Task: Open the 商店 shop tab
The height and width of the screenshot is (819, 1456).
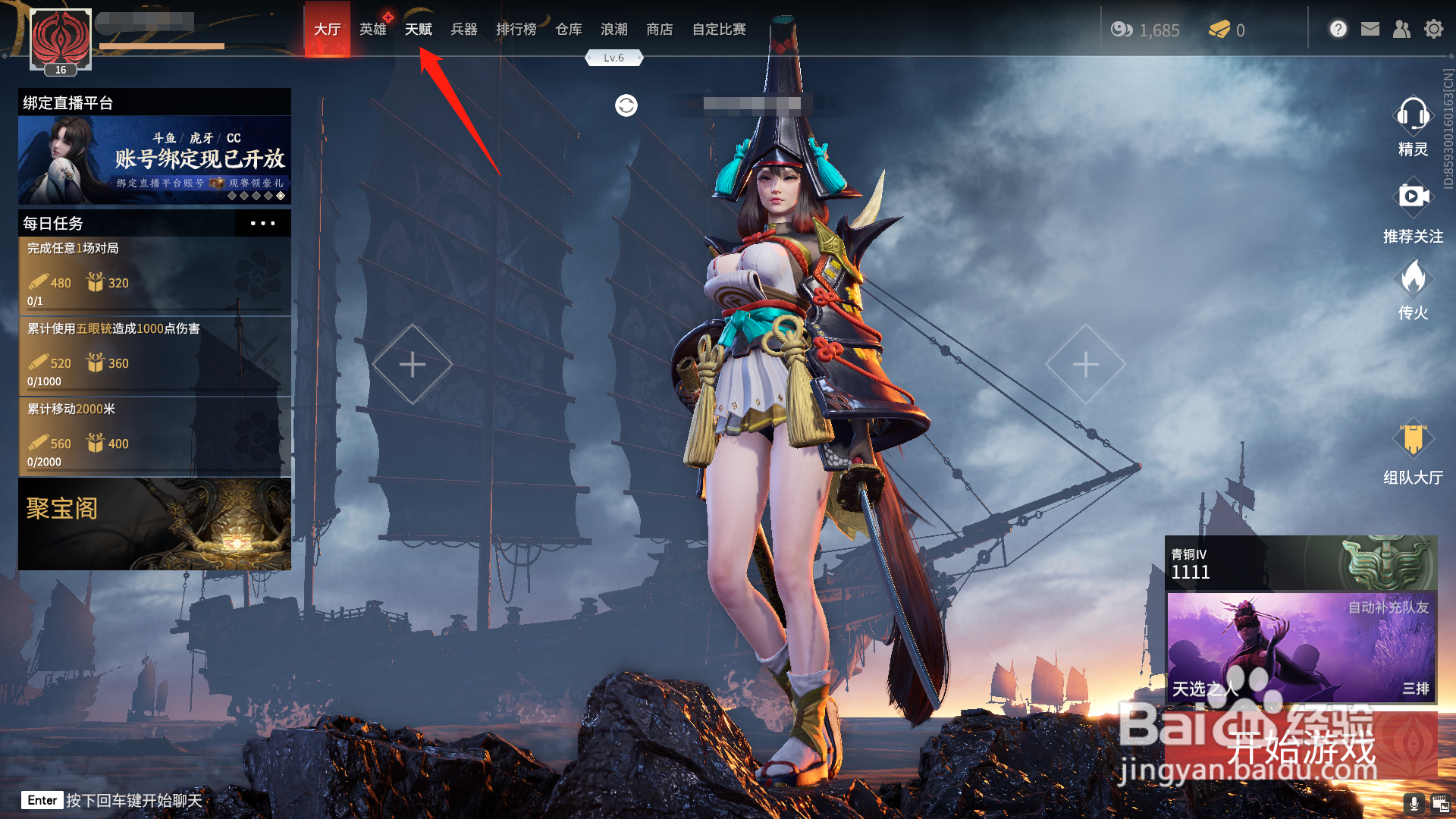Action: pyautogui.click(x=659, y=30)
